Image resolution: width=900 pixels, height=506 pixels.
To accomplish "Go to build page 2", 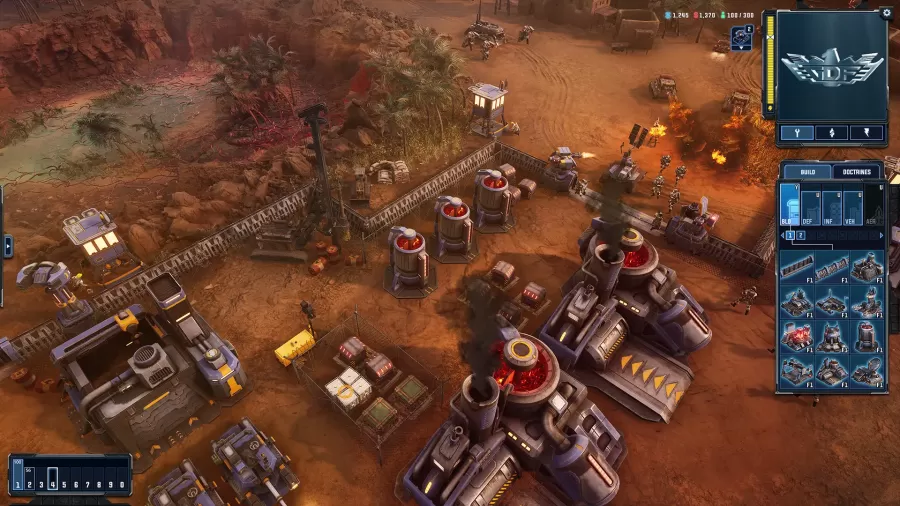I will point(800,236).
